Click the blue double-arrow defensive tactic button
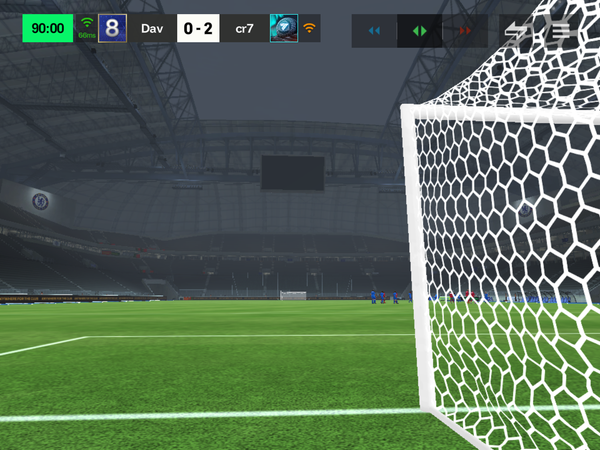The width and height of the screenshot is (600, 450). [374, 31]
